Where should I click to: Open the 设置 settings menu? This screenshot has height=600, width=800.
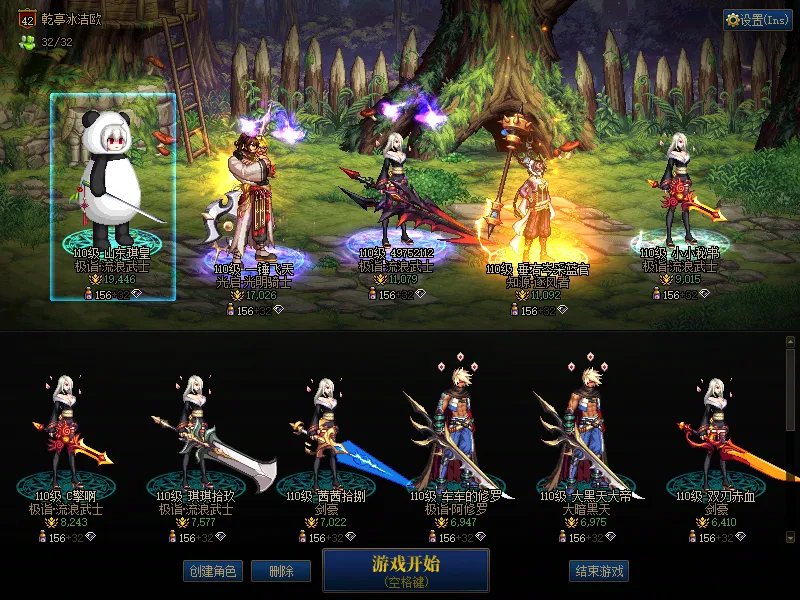[x=757, y=19]
